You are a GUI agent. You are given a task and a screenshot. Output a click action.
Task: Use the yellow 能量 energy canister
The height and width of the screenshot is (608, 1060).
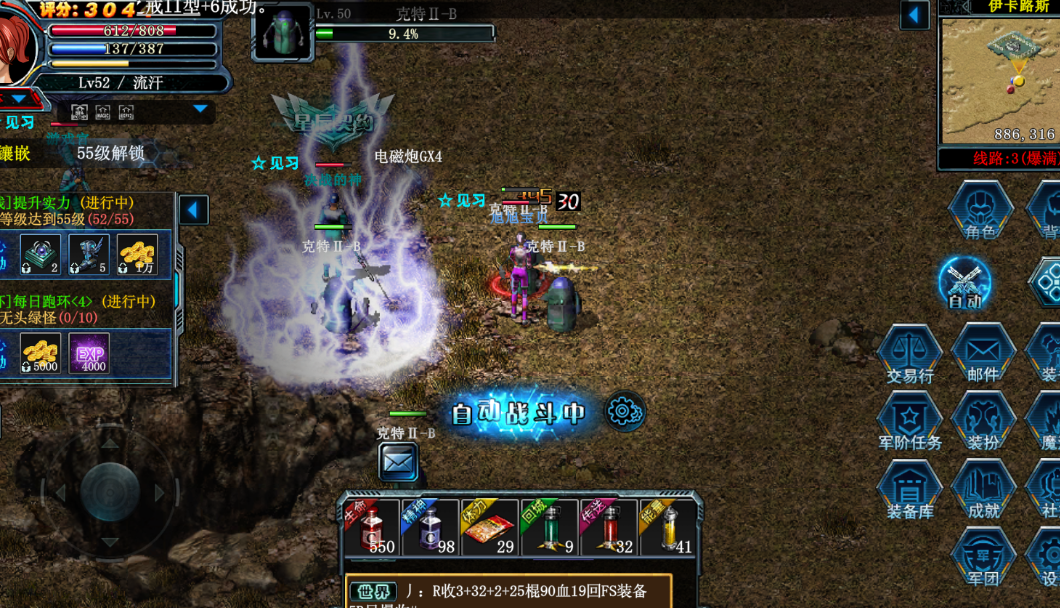click(667, 527)
